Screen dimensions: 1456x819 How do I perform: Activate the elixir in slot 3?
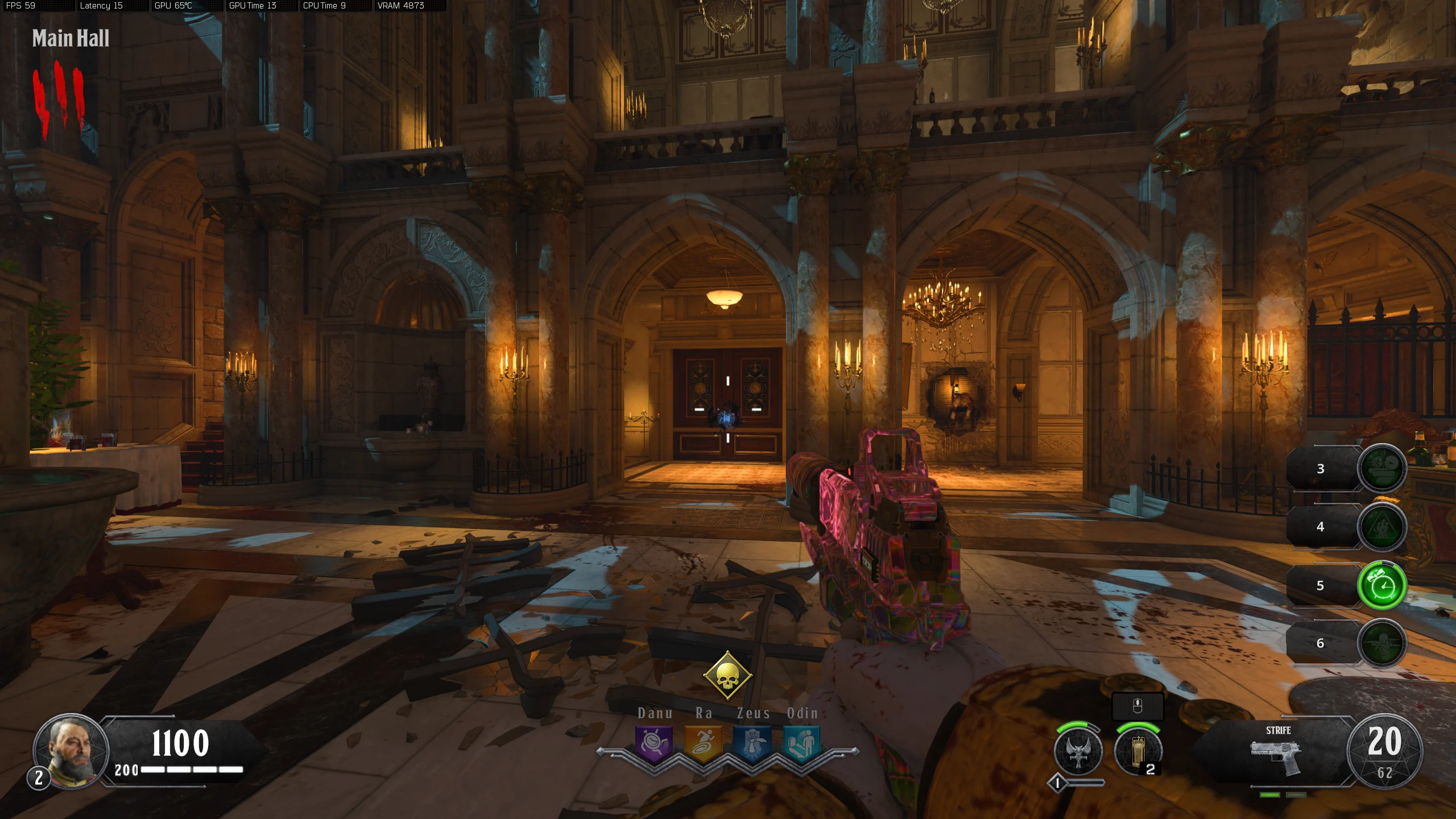1382,468
